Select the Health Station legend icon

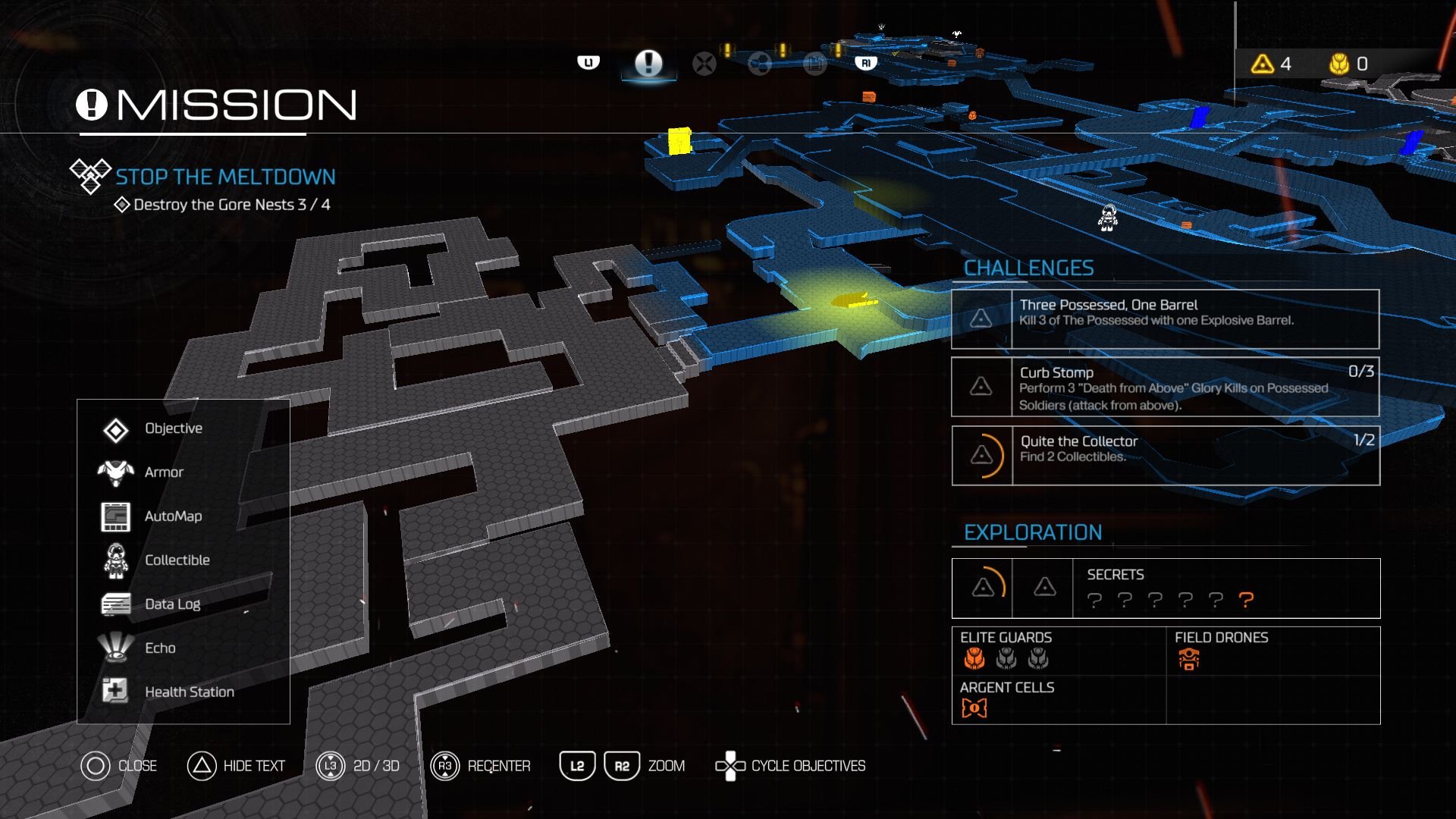tap(115, 691)
